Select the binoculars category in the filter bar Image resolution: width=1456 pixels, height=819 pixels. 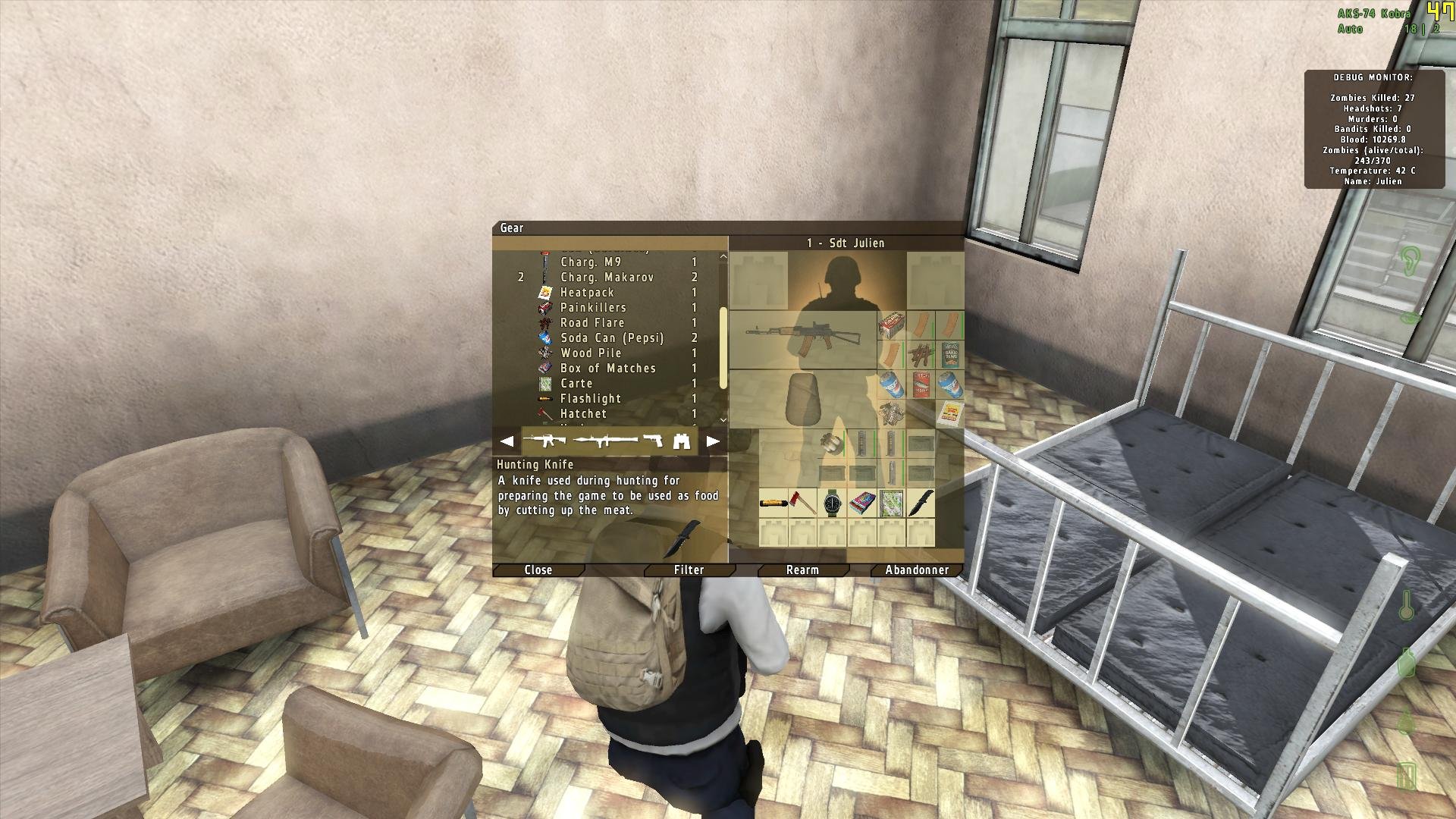click(x=682, y=440)
